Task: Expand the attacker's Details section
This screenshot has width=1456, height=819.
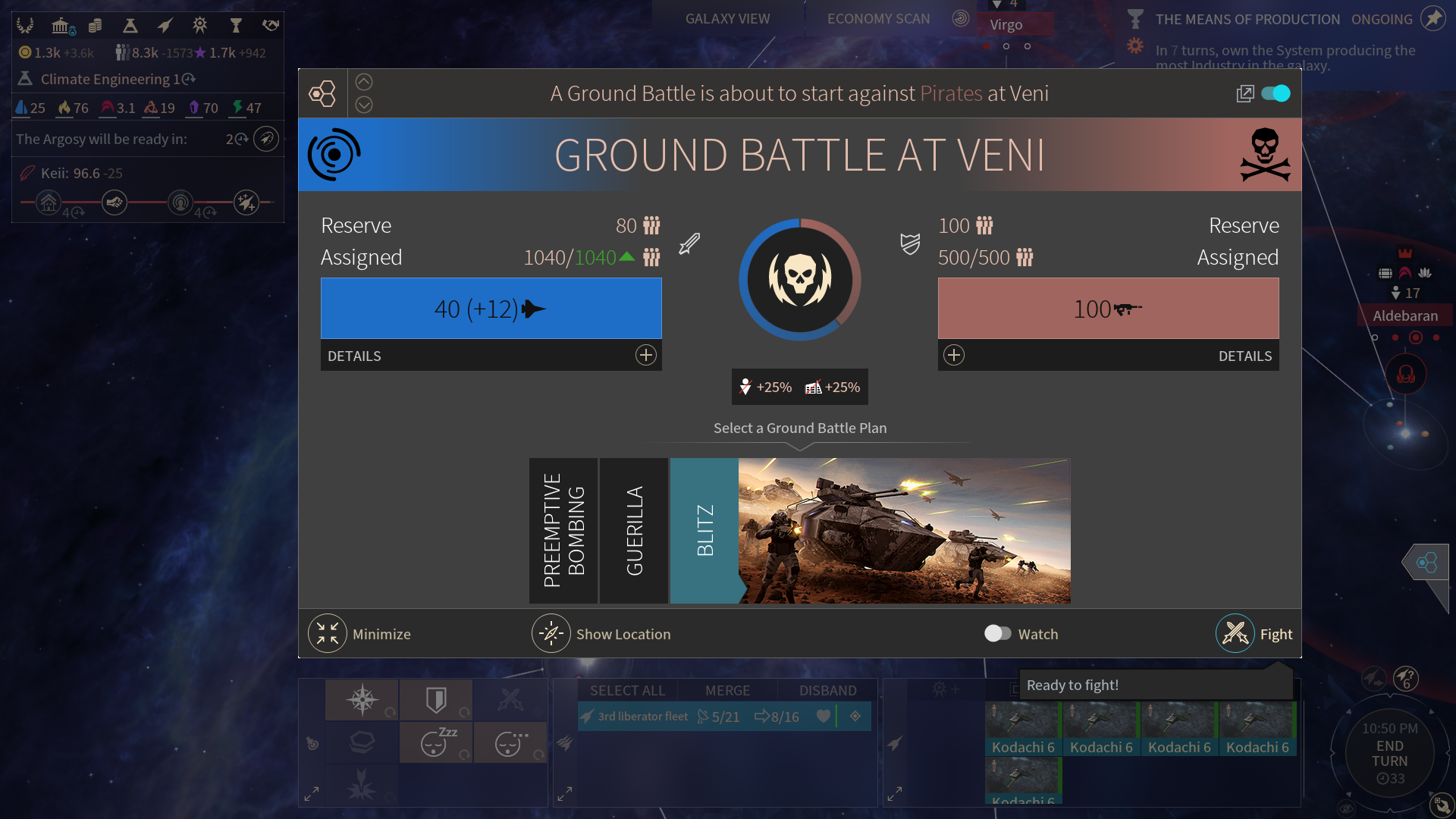Action: [645, 355]
